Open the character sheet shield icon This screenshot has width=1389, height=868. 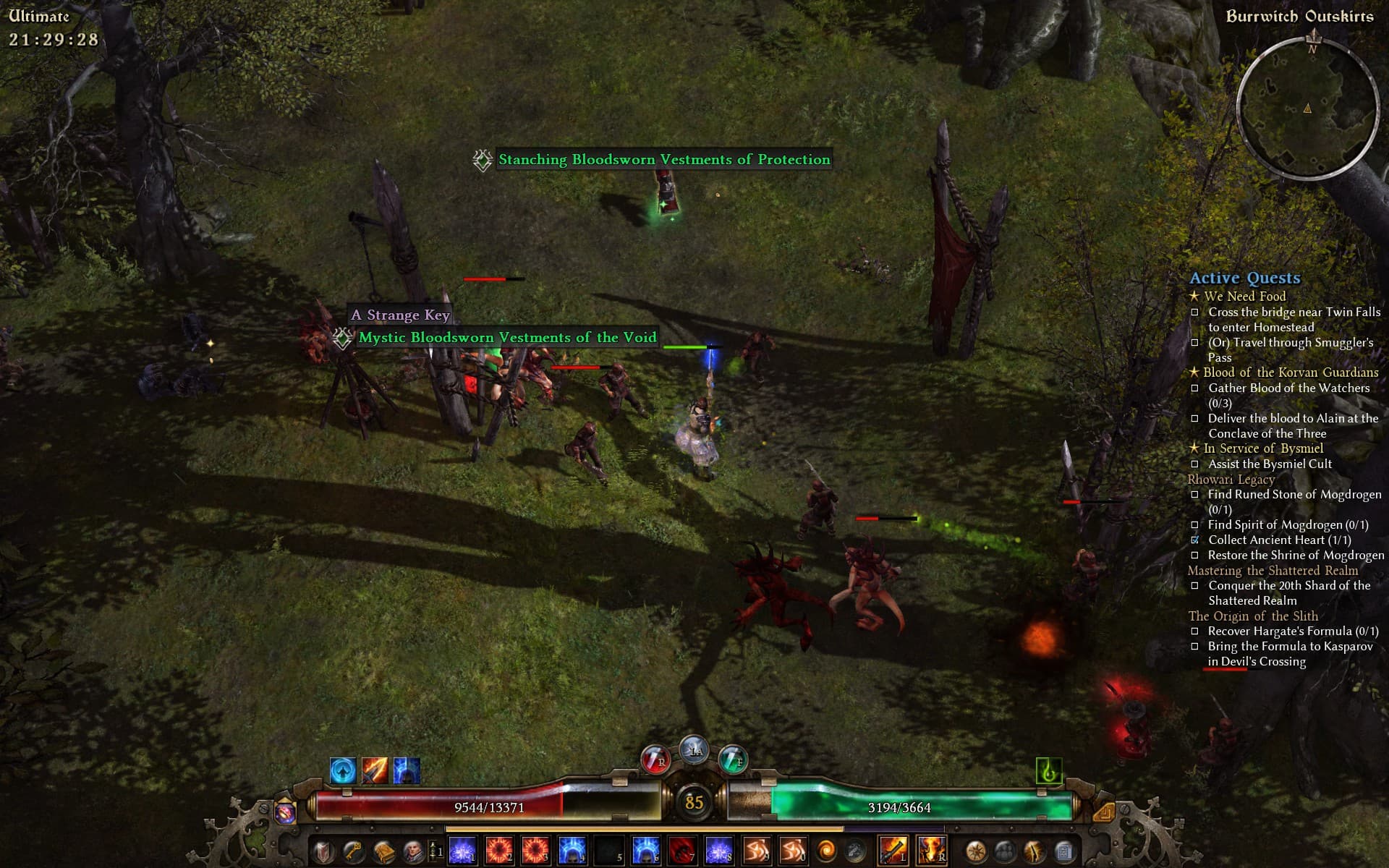tap(323, 851)
